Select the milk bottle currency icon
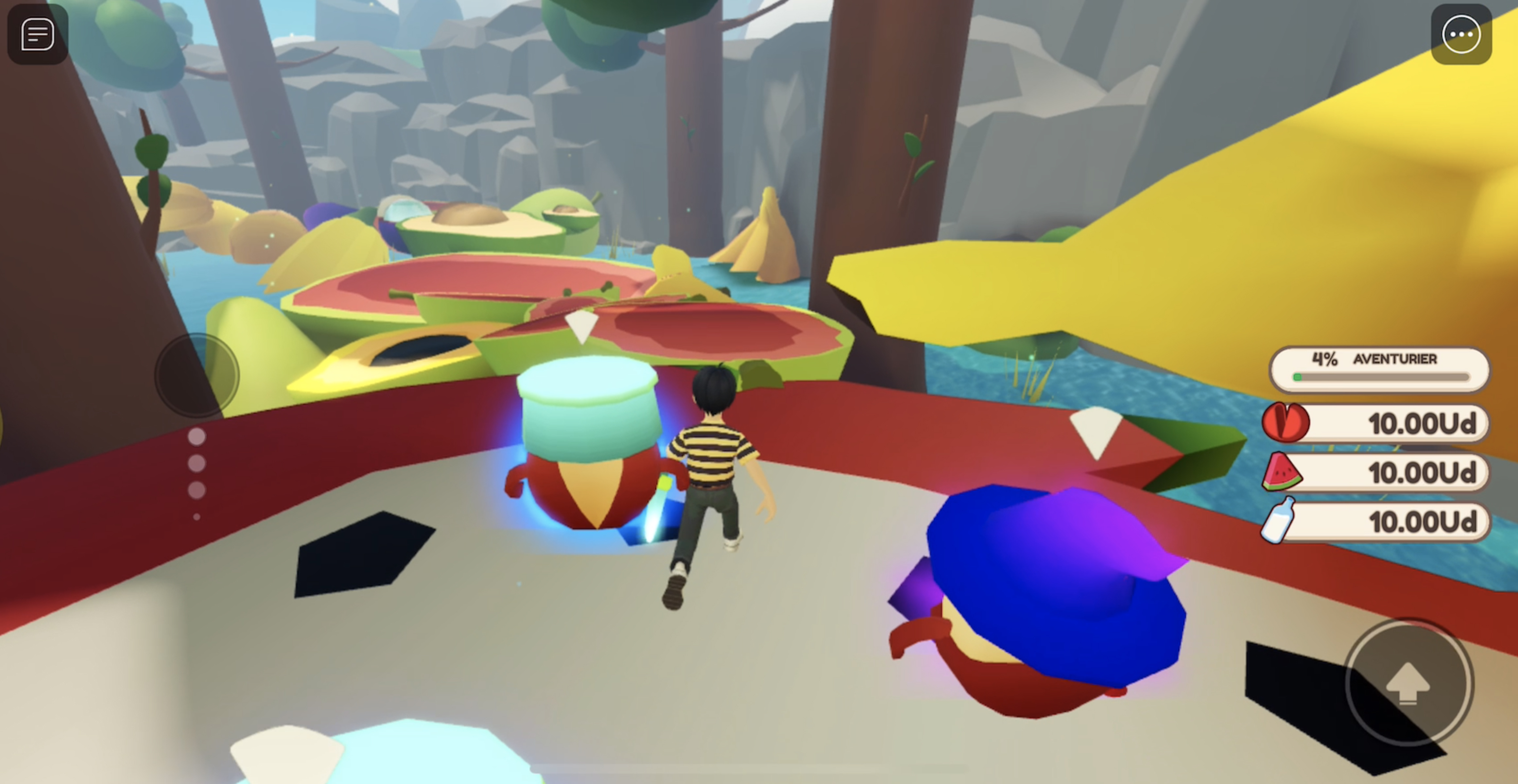 (x=1279, y=521)
